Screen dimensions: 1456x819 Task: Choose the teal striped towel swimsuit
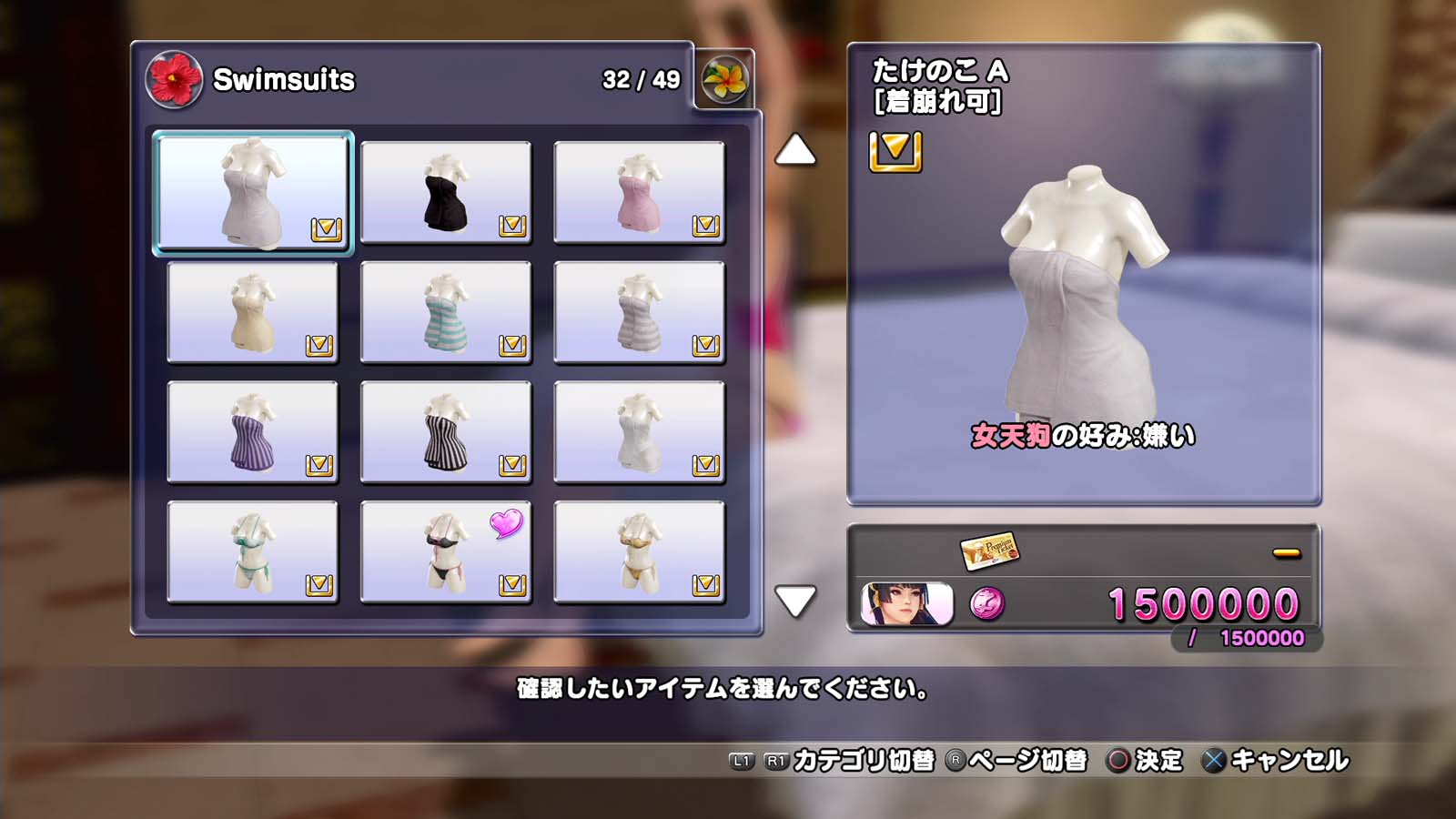(x=446, y=312)
